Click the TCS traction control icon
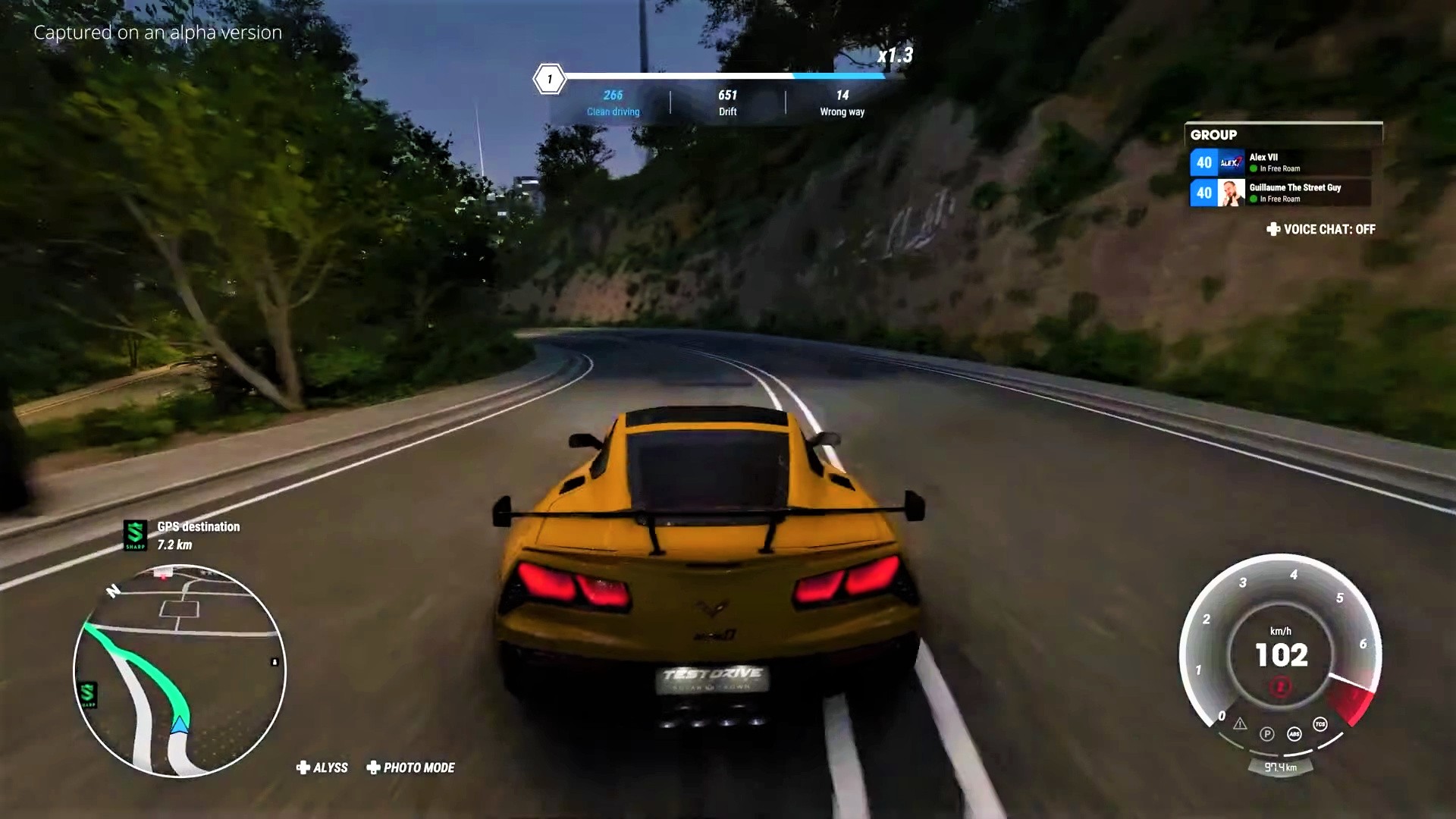1456x819 pixels. (1319, 723)
